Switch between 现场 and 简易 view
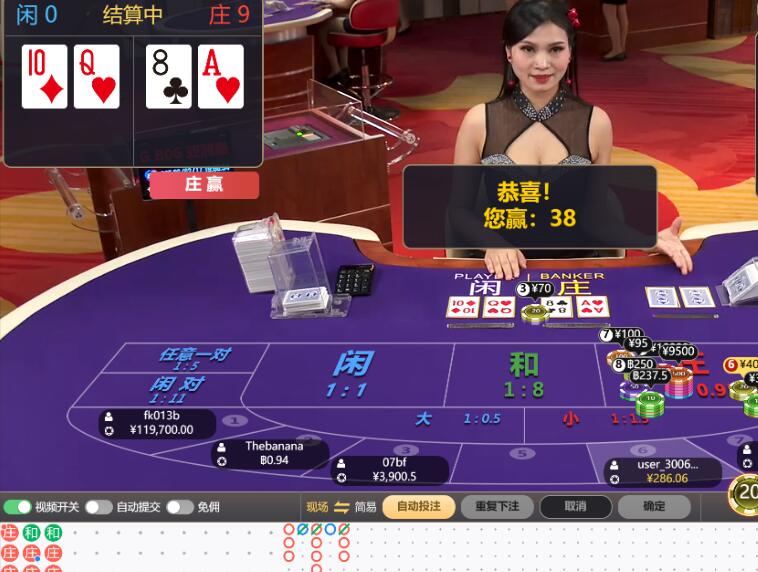 pos(341,507)
